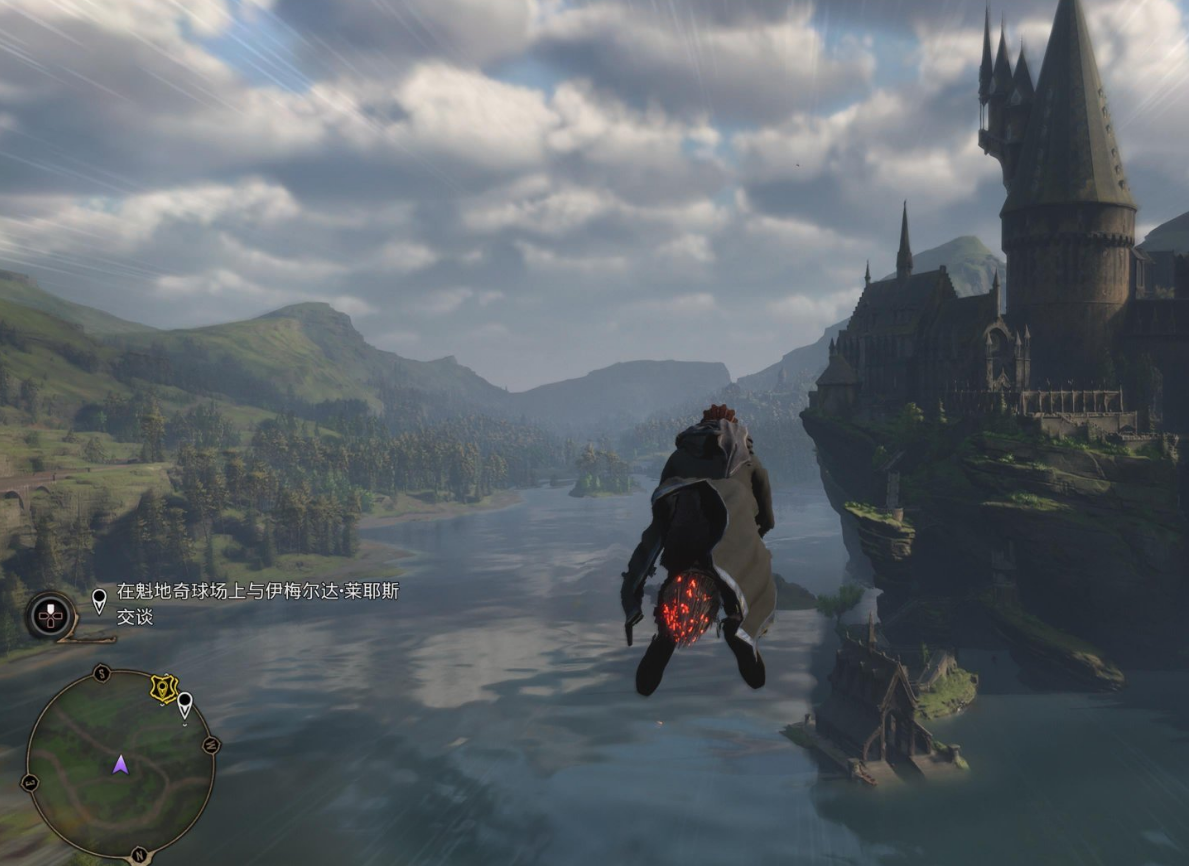Open the circular minimap
Screen dimensions: 1189x866
(120, 763)
